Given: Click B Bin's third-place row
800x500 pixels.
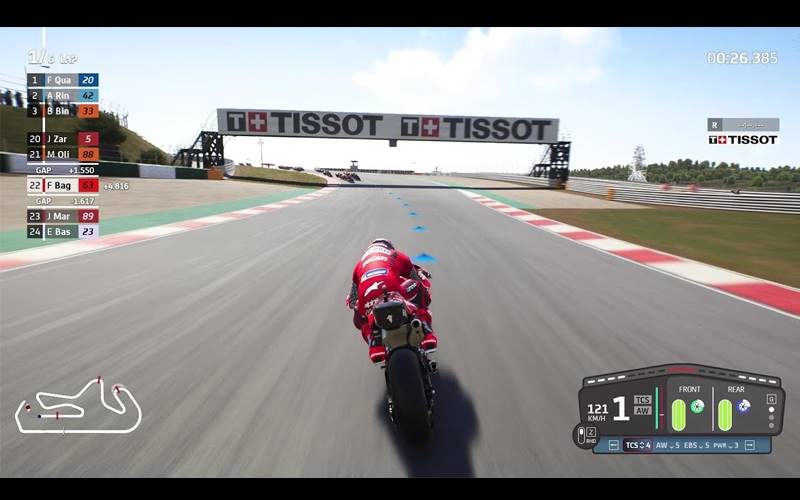Looking at the screenshot, I should pos(62,112).
